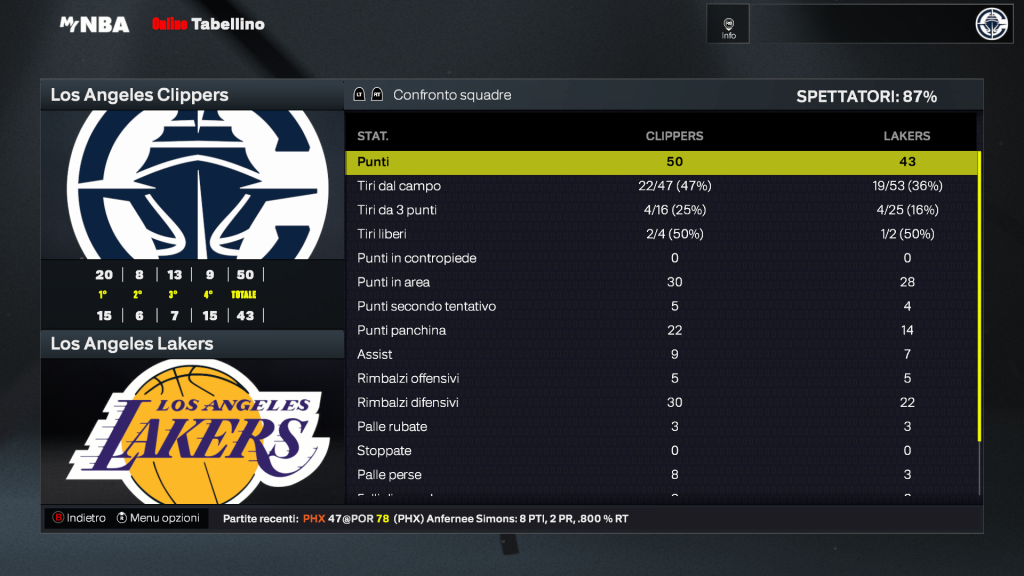Choose the Rimbalzi difensivi row

coord(660,402)
